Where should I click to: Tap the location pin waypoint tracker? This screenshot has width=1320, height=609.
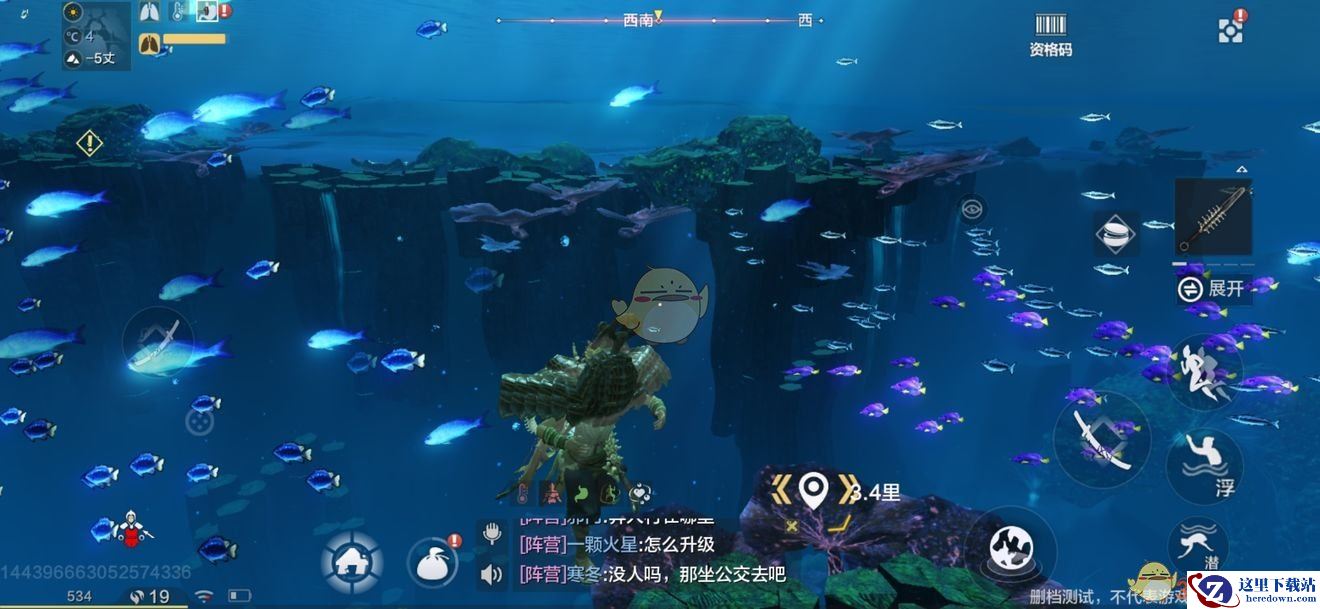(x=815, y=489)
